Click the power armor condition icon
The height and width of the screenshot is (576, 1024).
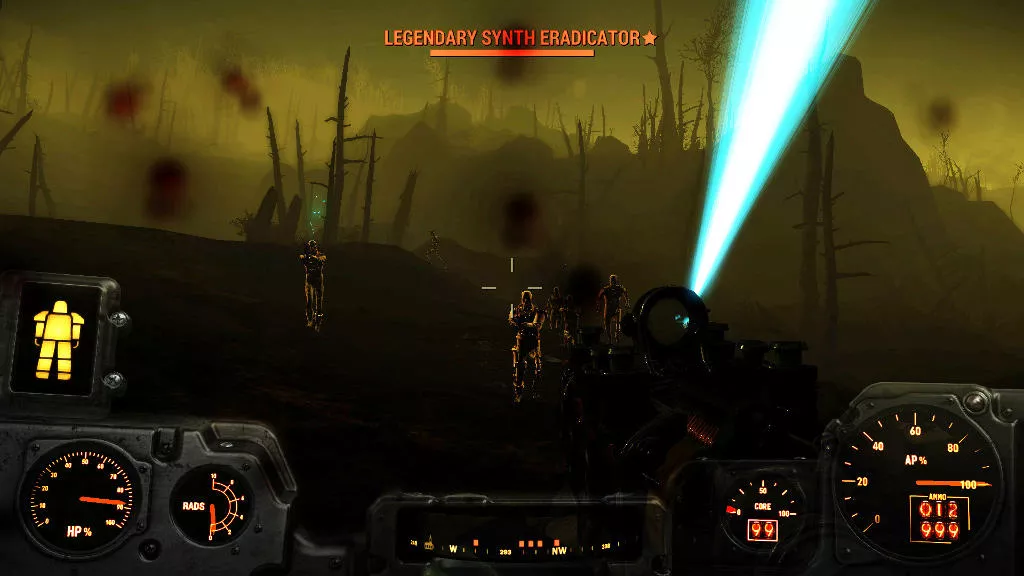point(56,336)
